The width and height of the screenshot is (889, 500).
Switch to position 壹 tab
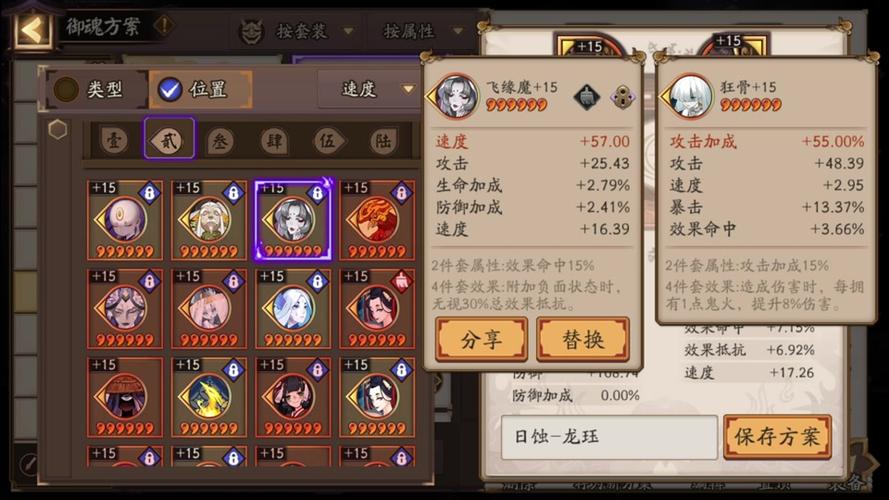(114, 141)
